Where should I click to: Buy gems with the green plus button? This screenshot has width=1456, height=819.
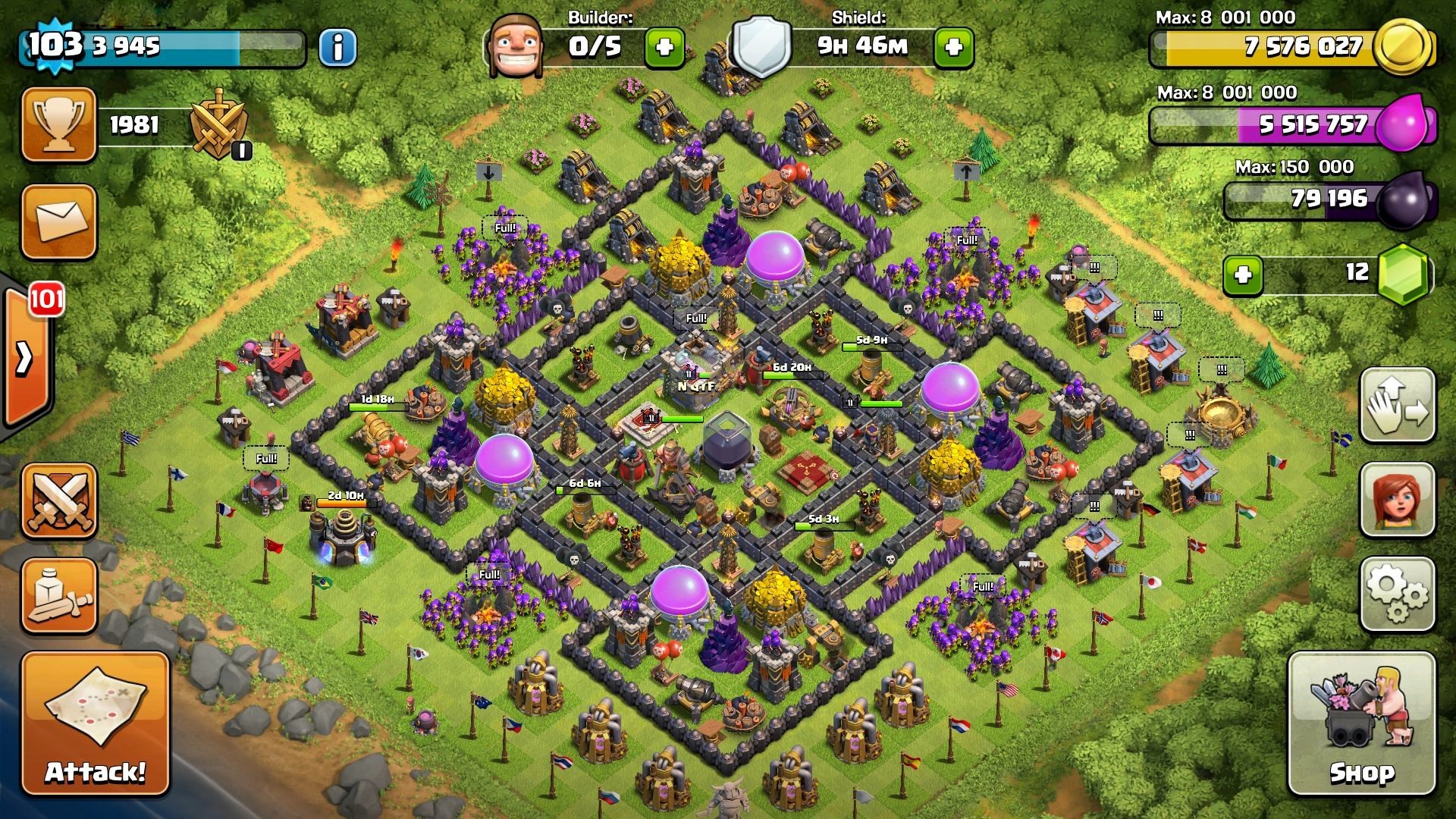point(1243,274)
